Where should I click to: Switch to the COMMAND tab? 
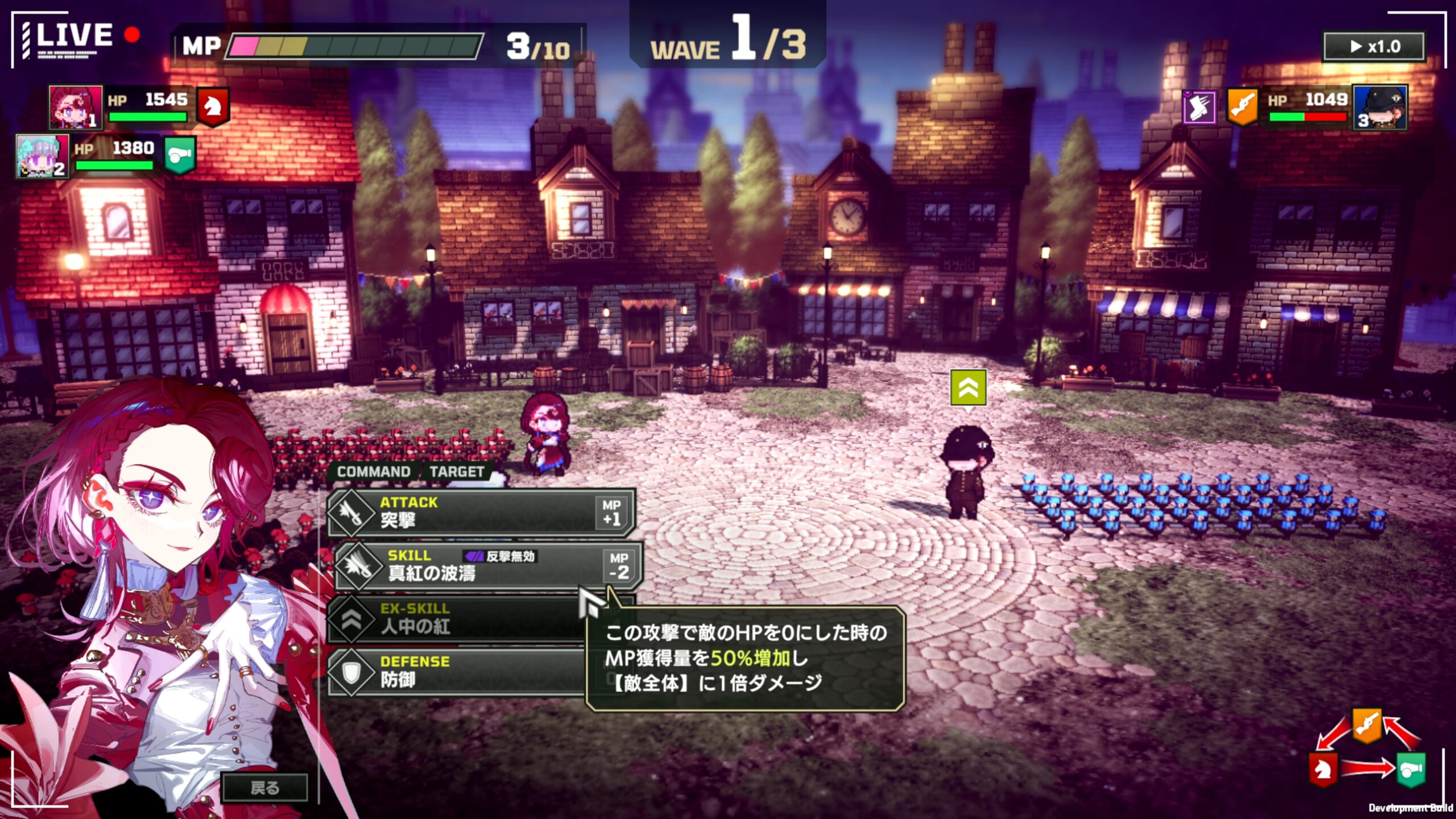pyautogui.click(x=374, y=472)
